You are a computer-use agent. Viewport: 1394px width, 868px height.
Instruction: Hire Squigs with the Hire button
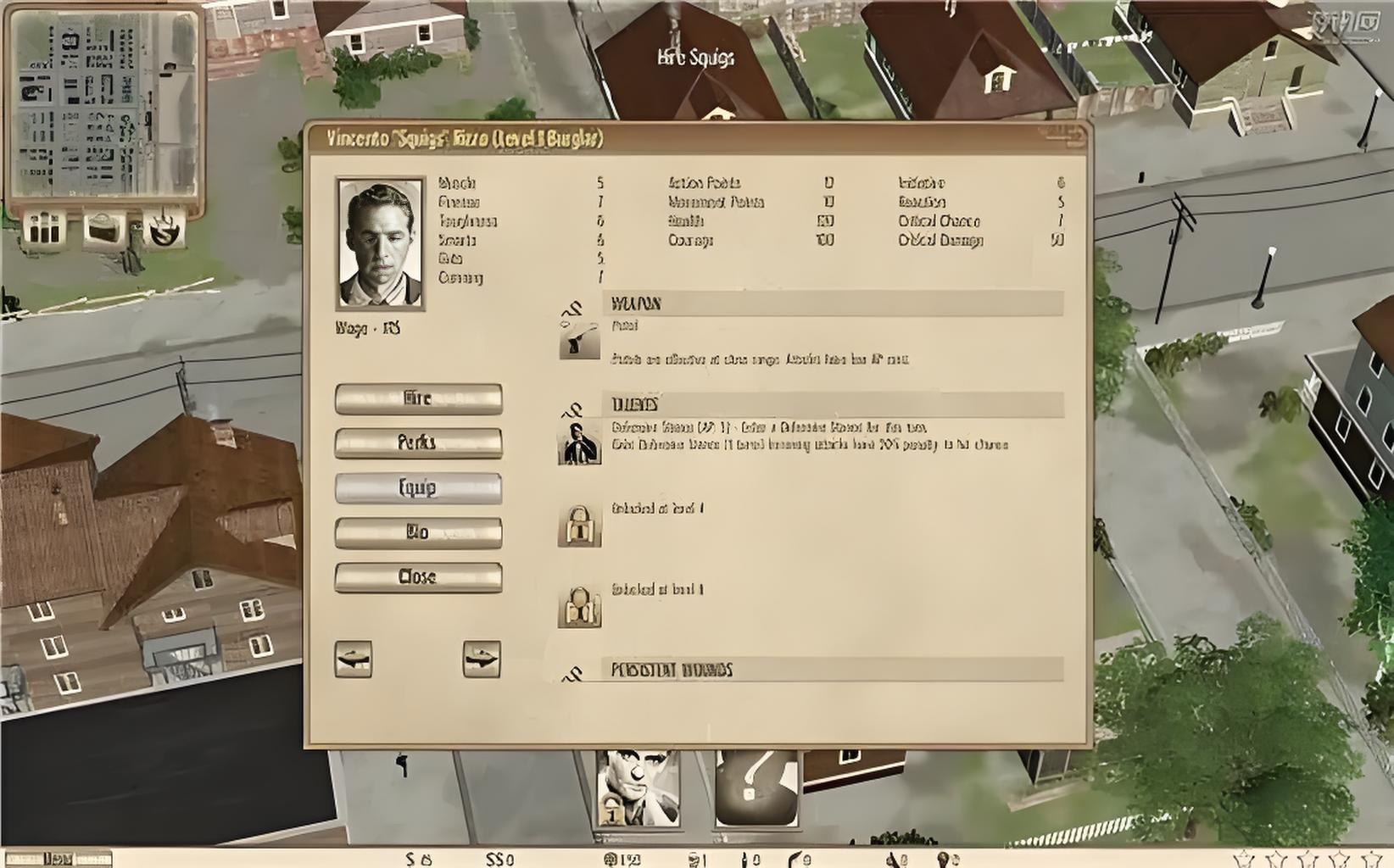[418, 398]
